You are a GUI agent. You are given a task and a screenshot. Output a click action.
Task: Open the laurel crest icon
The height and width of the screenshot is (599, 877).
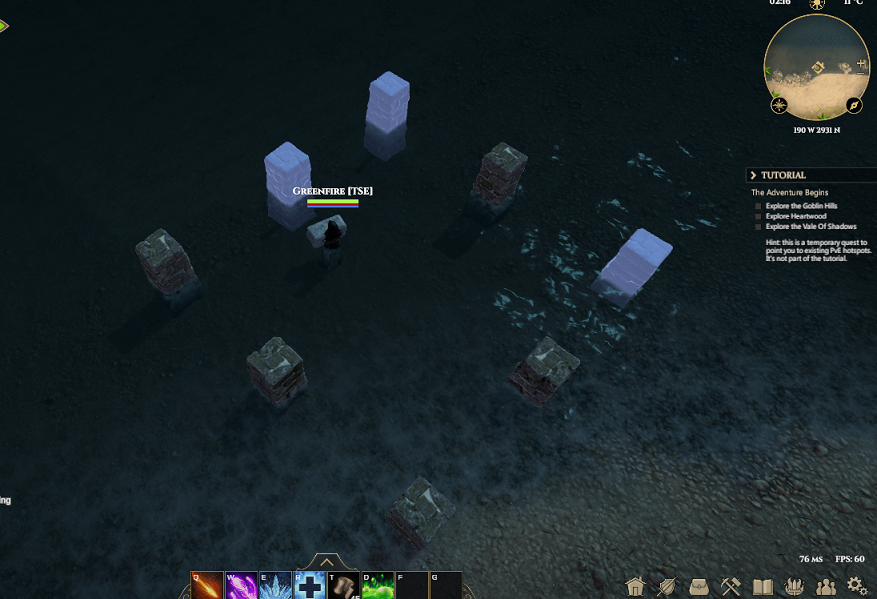(795, 586)
